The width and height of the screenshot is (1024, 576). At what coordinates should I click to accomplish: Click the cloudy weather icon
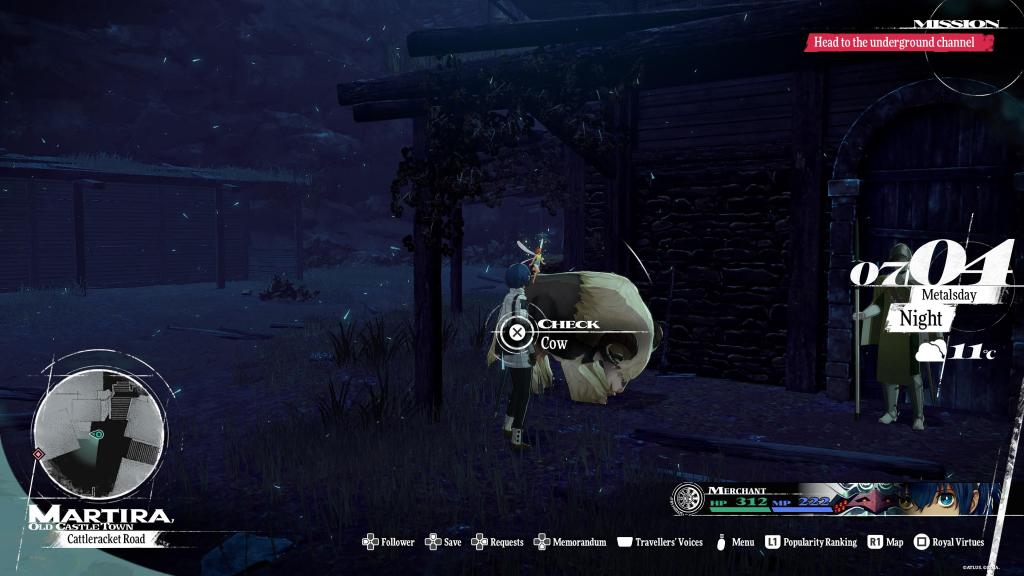click(931, 351)
